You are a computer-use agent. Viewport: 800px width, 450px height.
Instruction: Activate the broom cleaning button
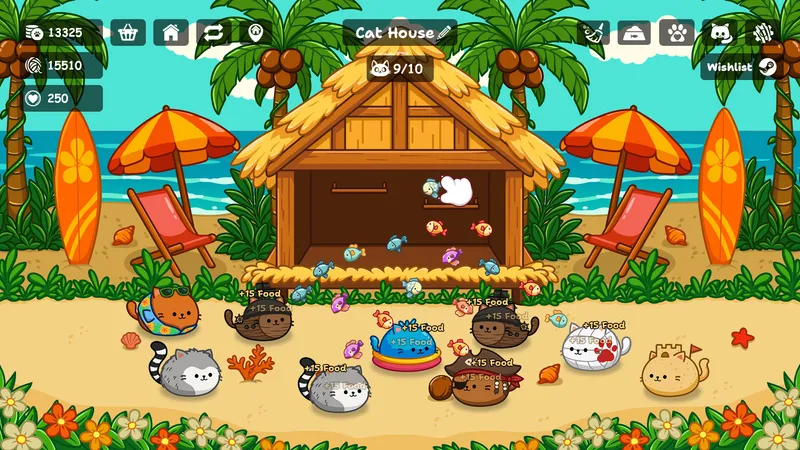tap(592, 33)
